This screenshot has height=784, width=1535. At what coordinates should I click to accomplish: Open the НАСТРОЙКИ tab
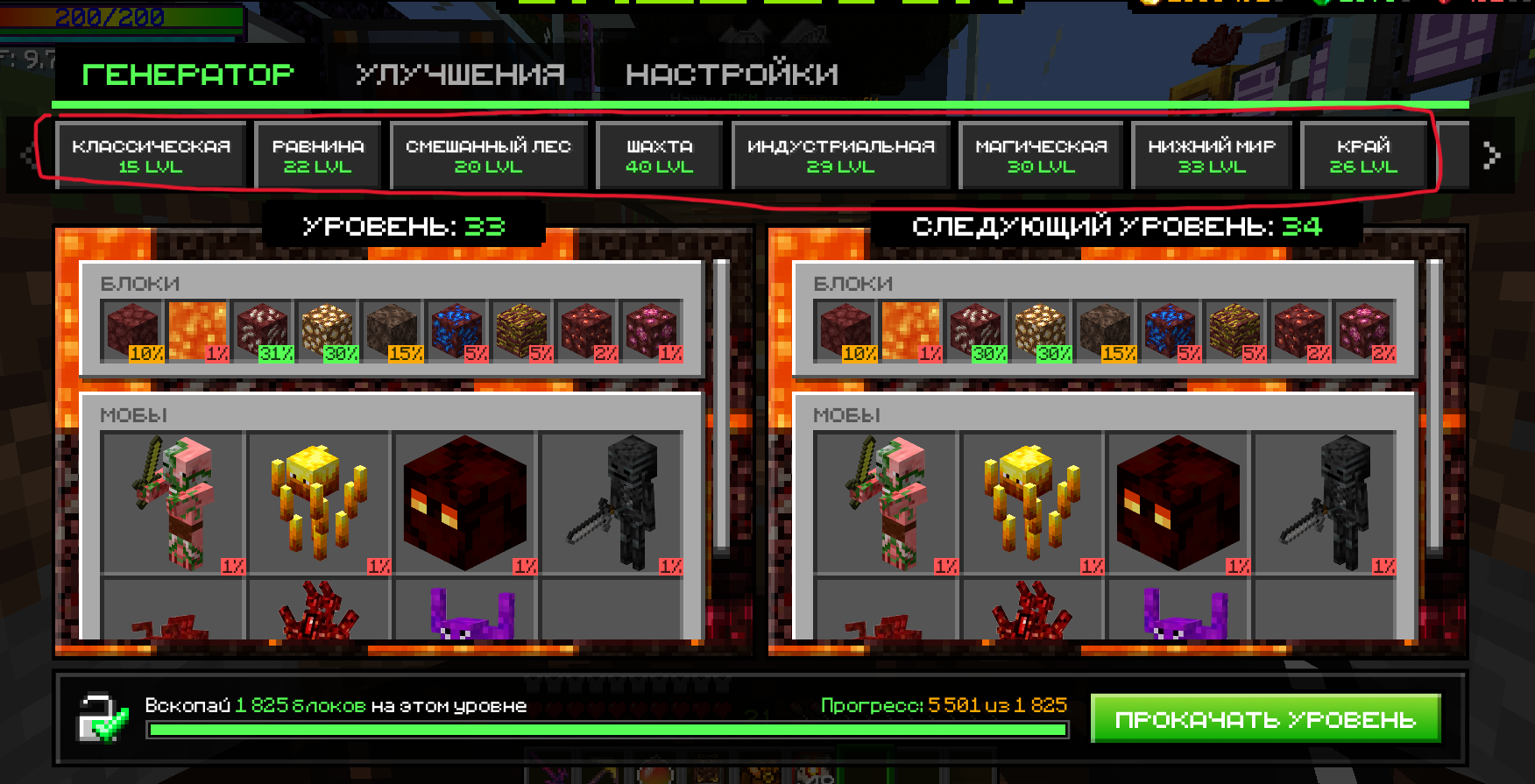732,74
